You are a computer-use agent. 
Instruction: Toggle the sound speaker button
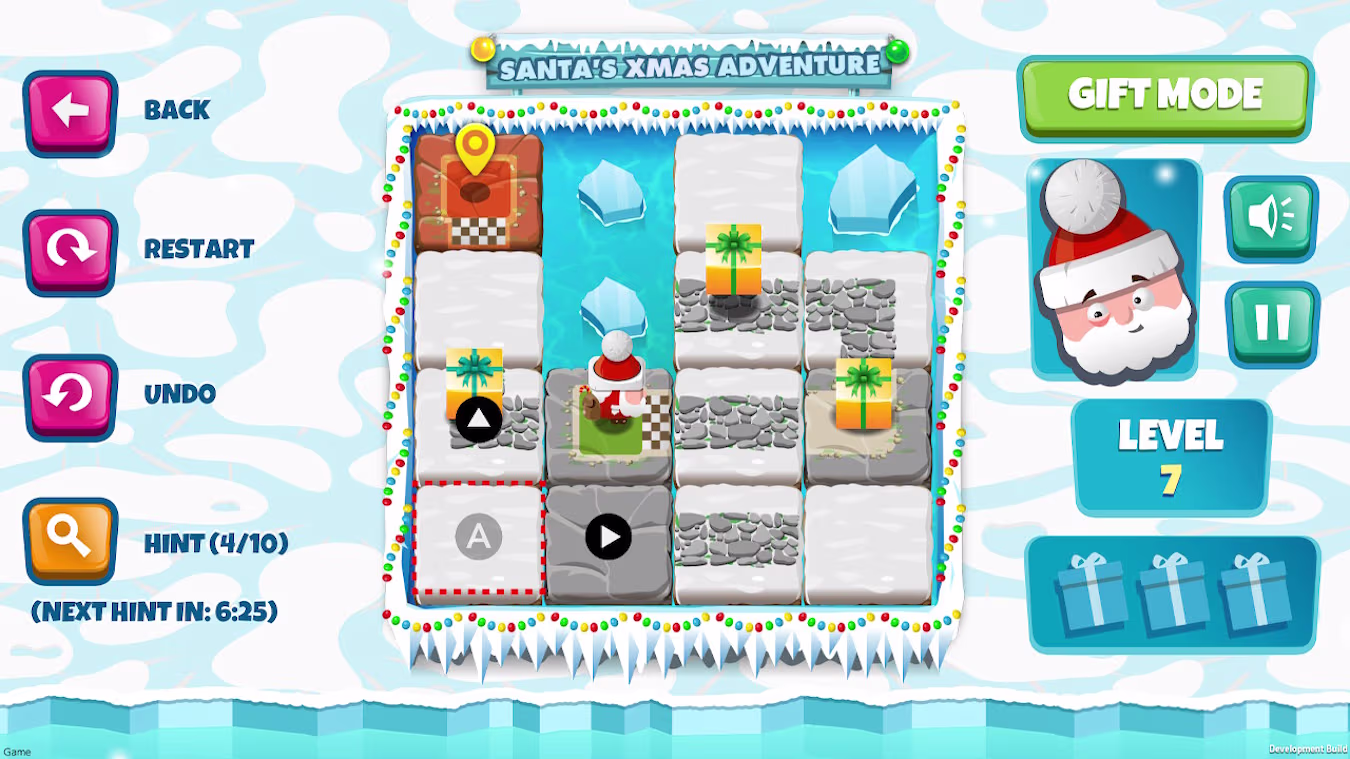(1271, 218)
